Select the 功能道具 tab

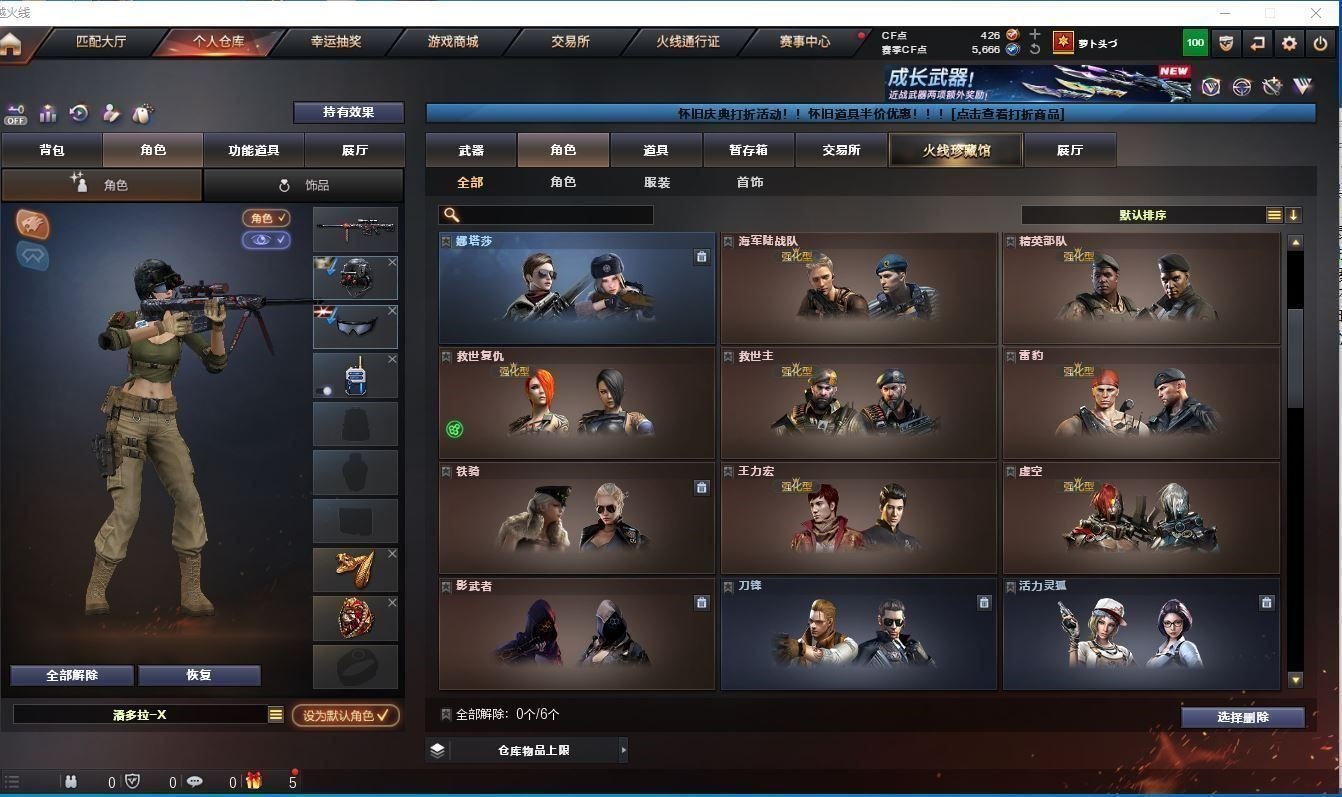(254, 150)
